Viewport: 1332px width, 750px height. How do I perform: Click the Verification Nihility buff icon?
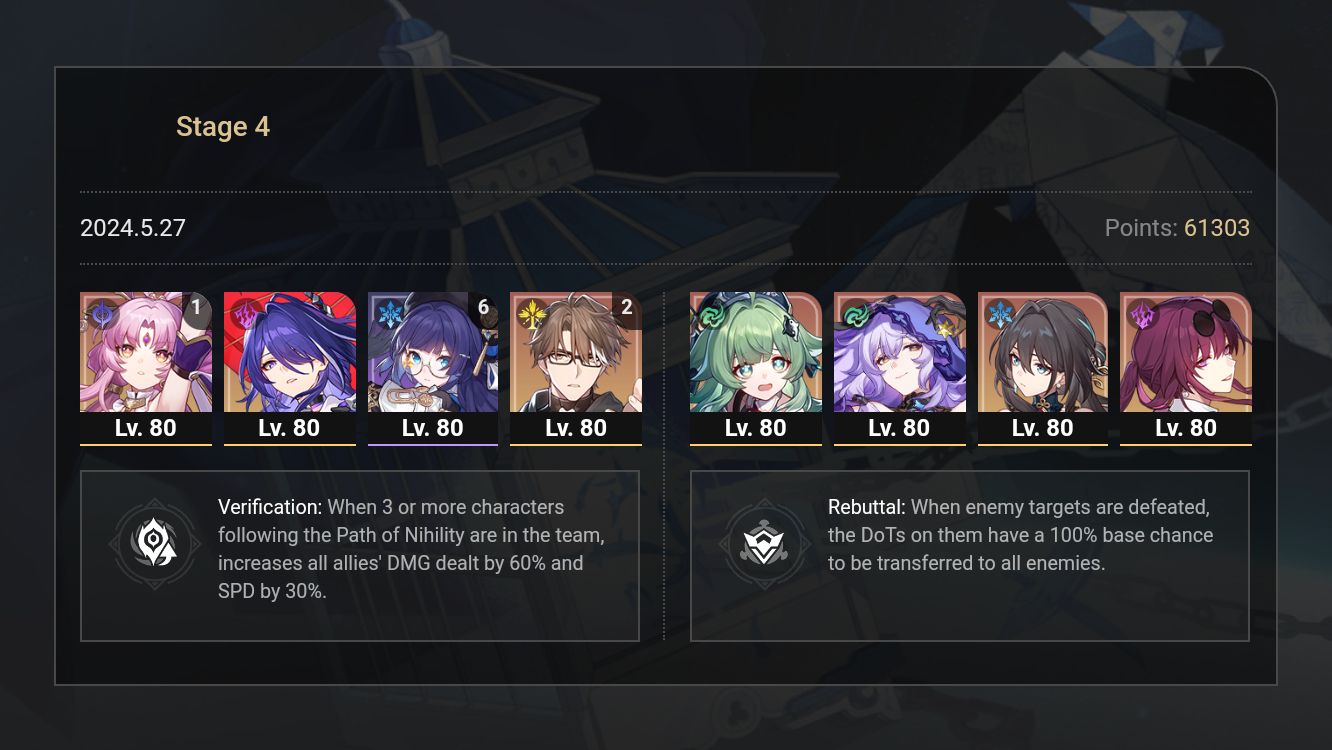[153, 544]
